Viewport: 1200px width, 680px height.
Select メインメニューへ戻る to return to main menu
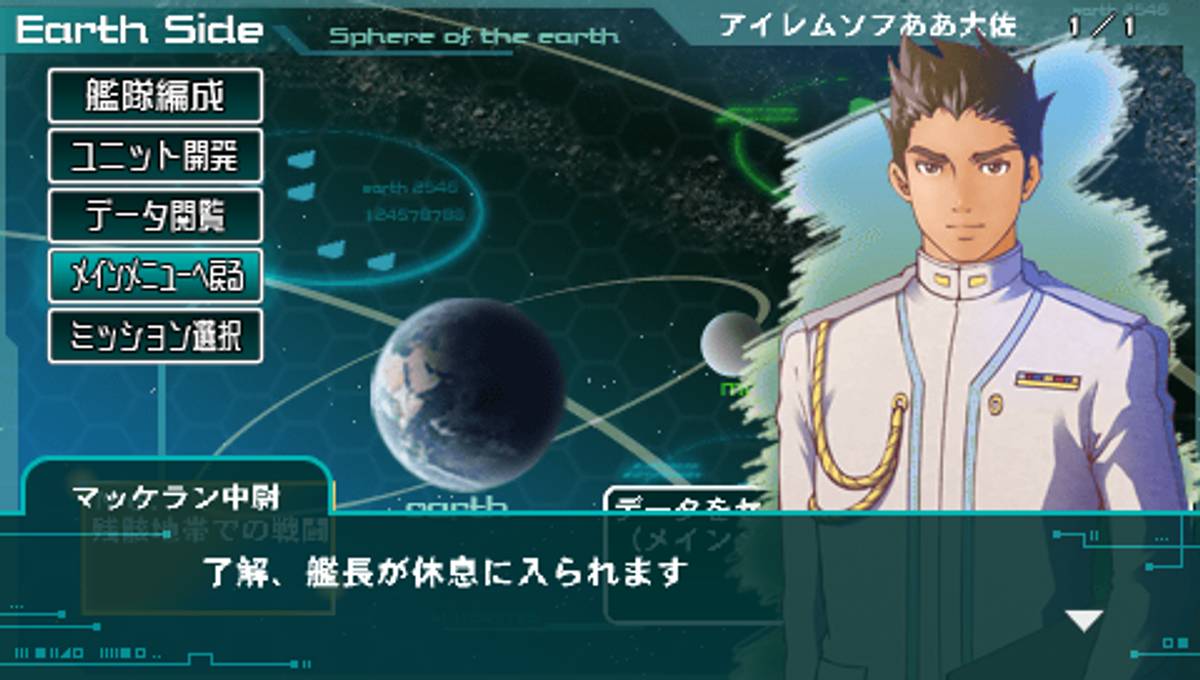(155, 275)
